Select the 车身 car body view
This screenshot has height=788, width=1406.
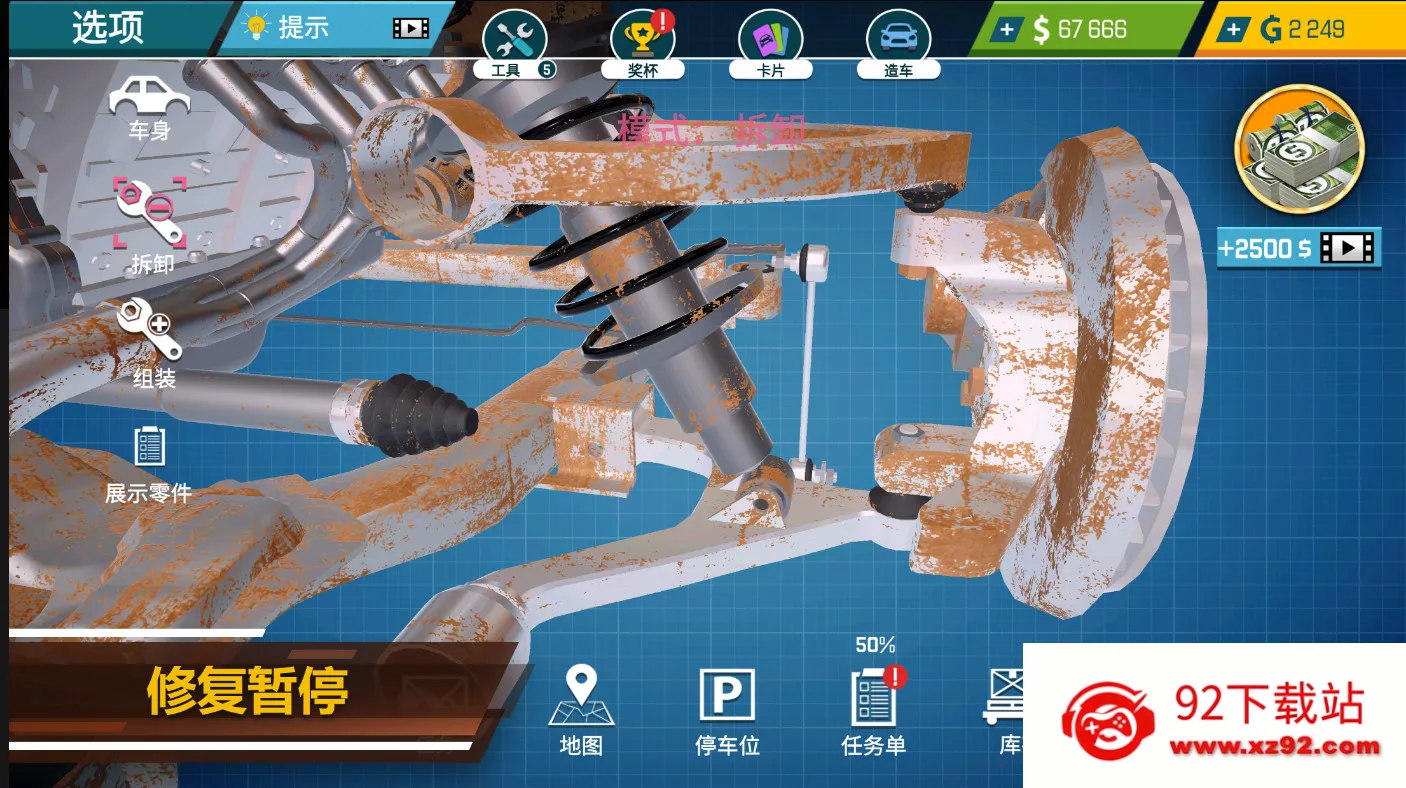(149, 108)
